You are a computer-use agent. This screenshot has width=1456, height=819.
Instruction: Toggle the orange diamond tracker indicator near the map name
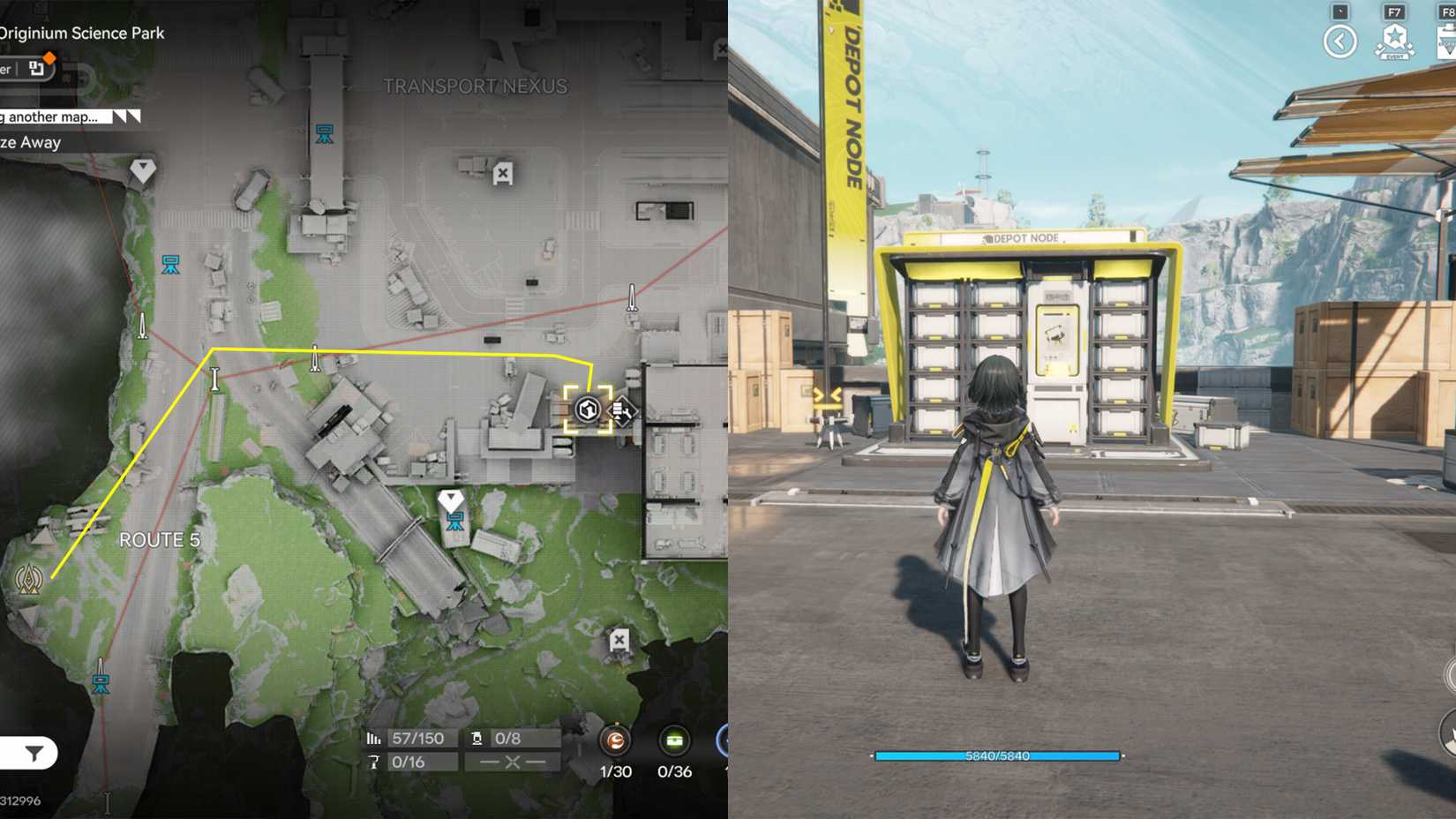pyautogui.click(x=50, y=56)
